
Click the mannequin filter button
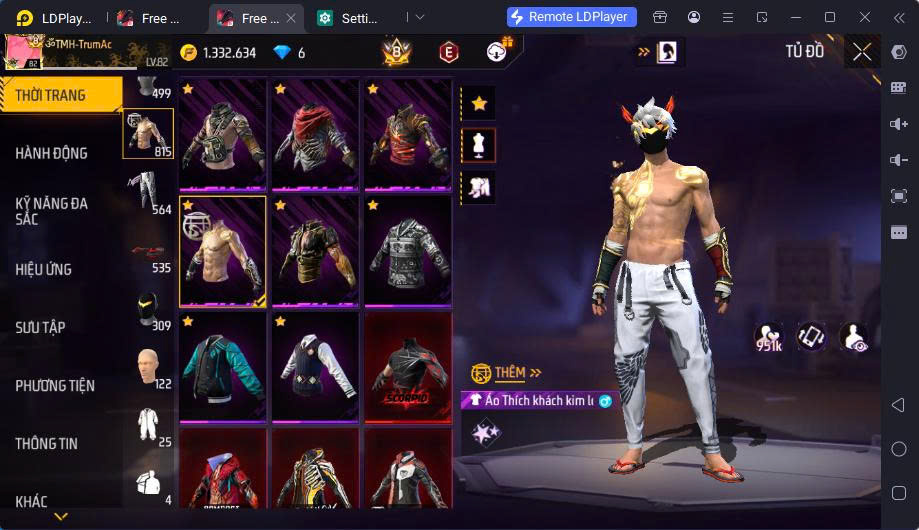tap(479, 145)
